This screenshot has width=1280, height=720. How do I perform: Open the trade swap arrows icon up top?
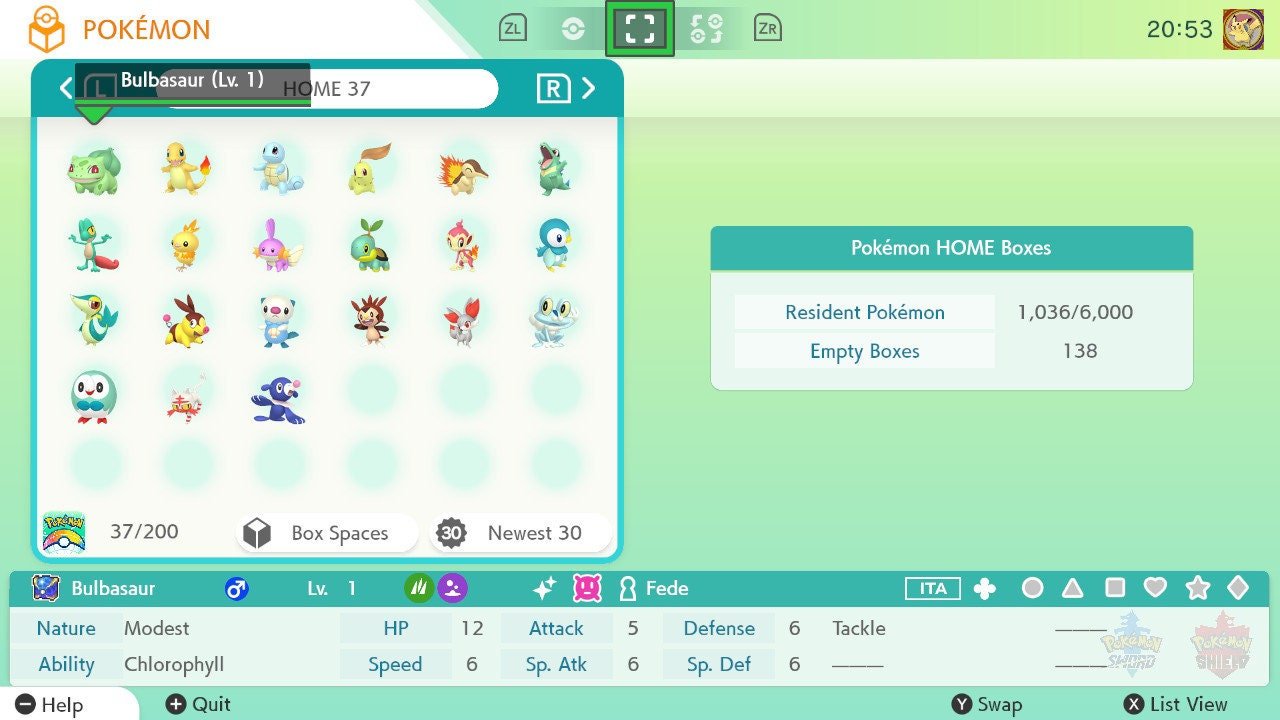(707, 27)
